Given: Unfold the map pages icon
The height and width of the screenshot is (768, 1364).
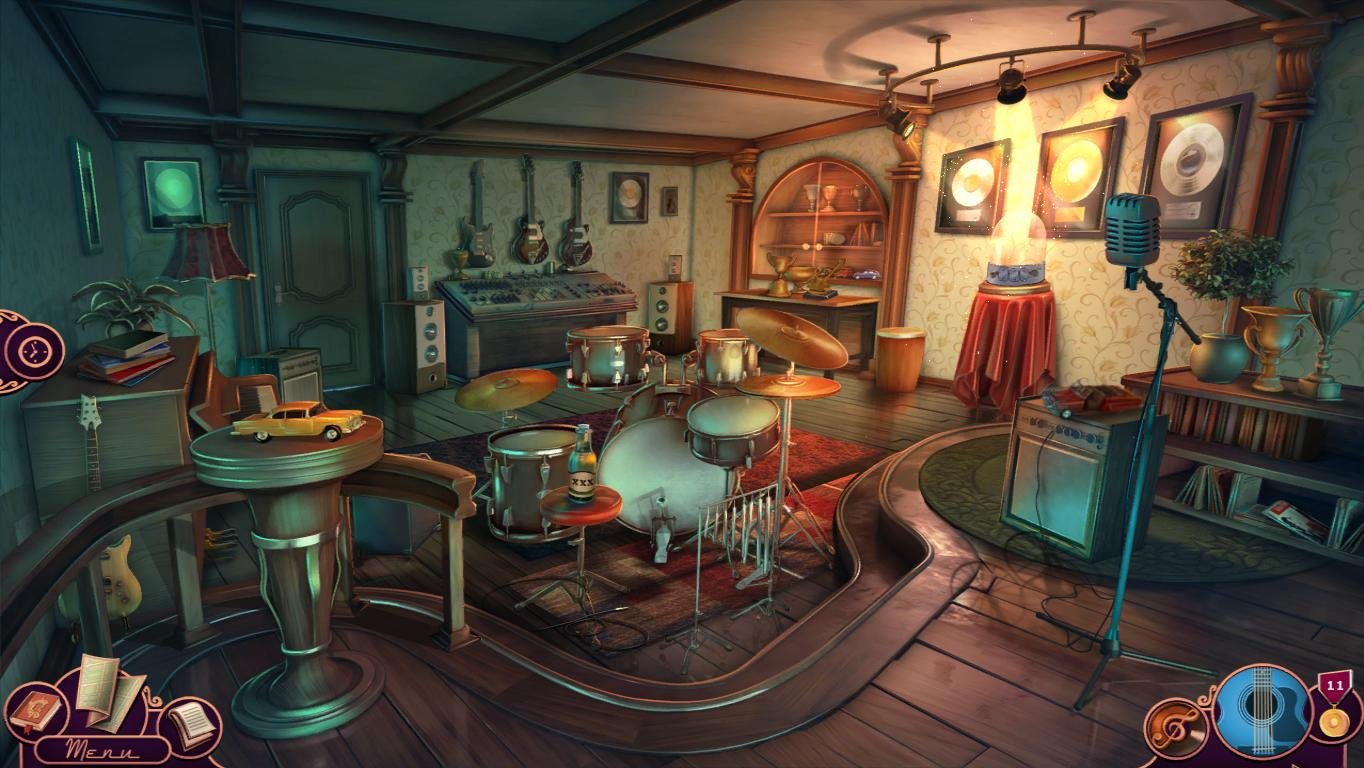Looking at the screenshot, I should (107, 689).
